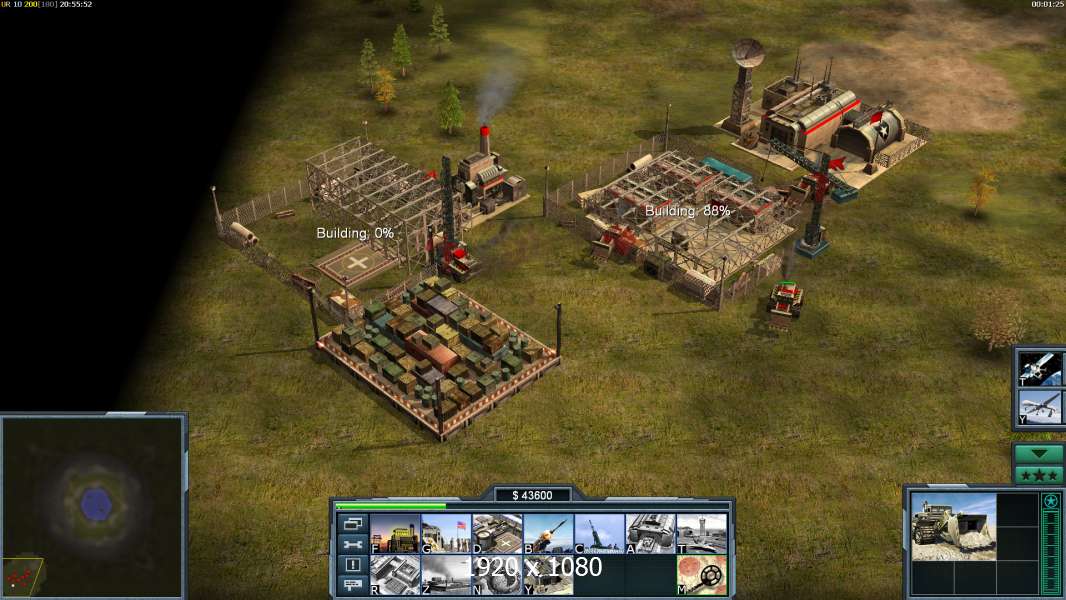Build the structure with hotkey F

click(394, 533)
